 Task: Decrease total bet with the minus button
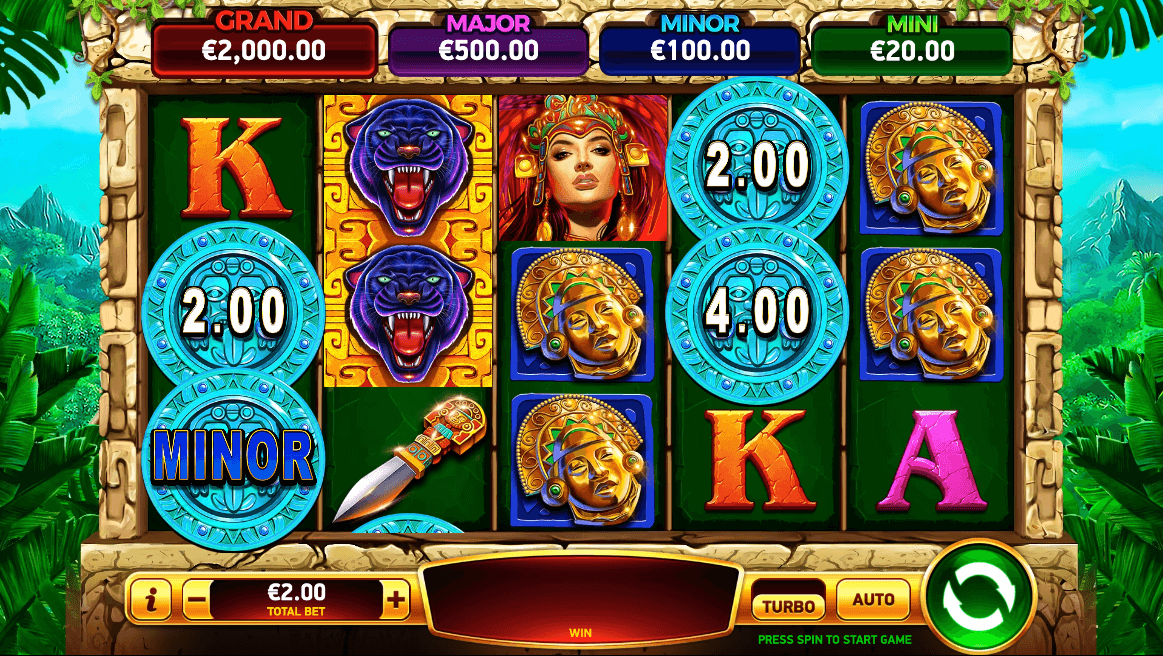coord(197,601)
